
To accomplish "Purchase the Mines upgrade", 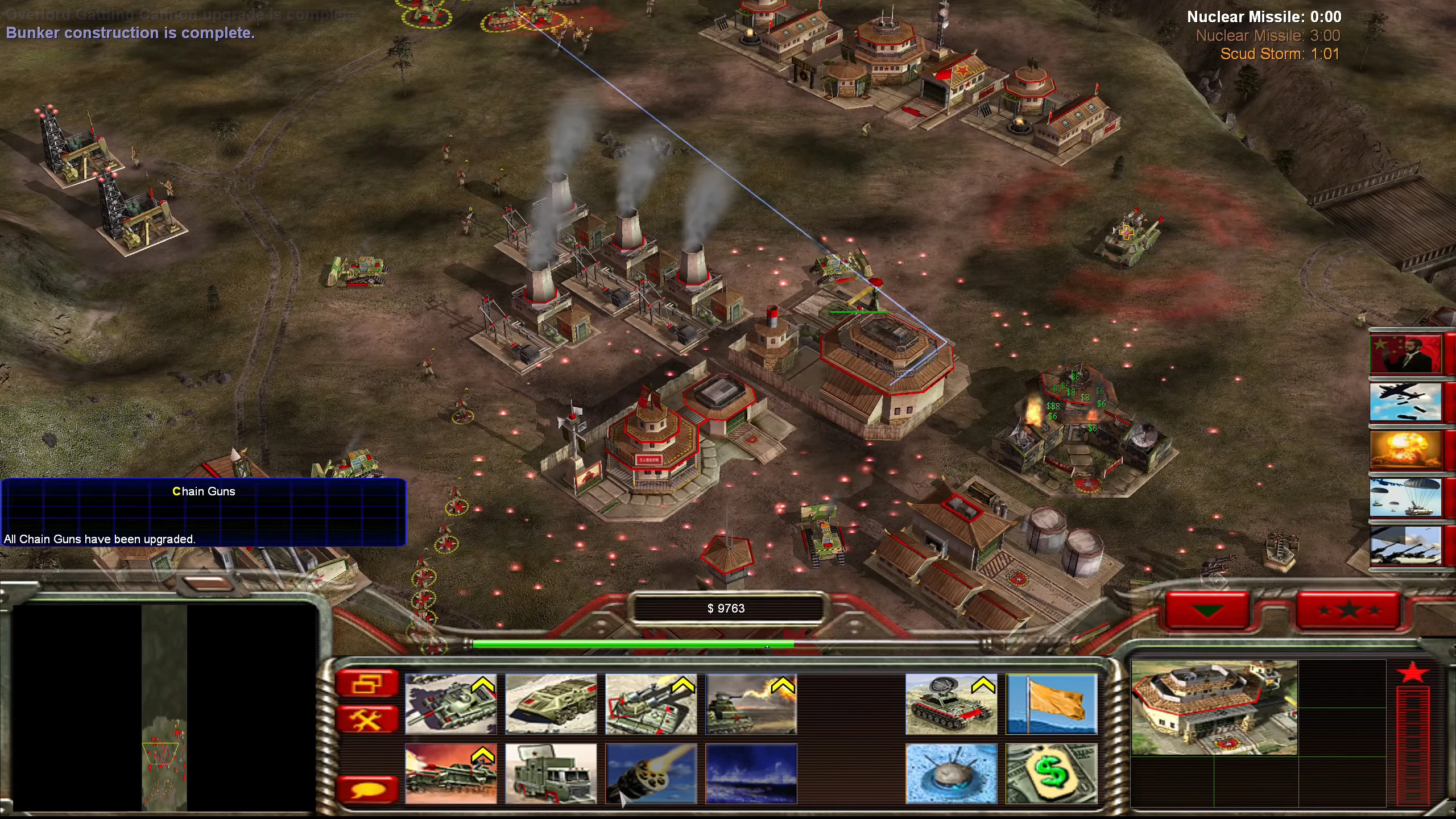I will [x=952, y=773].
